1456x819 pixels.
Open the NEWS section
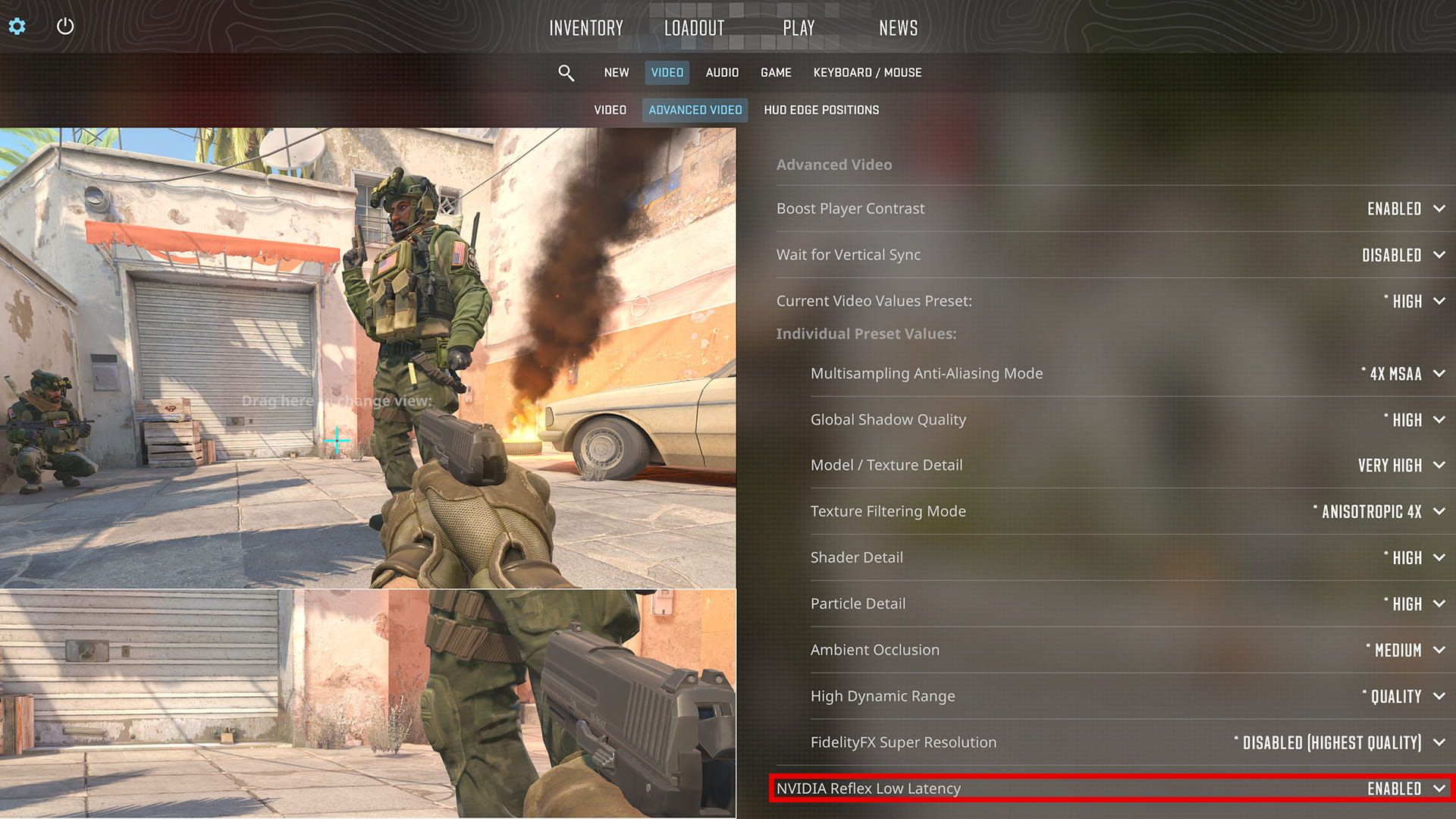click(x=898, y=28)
